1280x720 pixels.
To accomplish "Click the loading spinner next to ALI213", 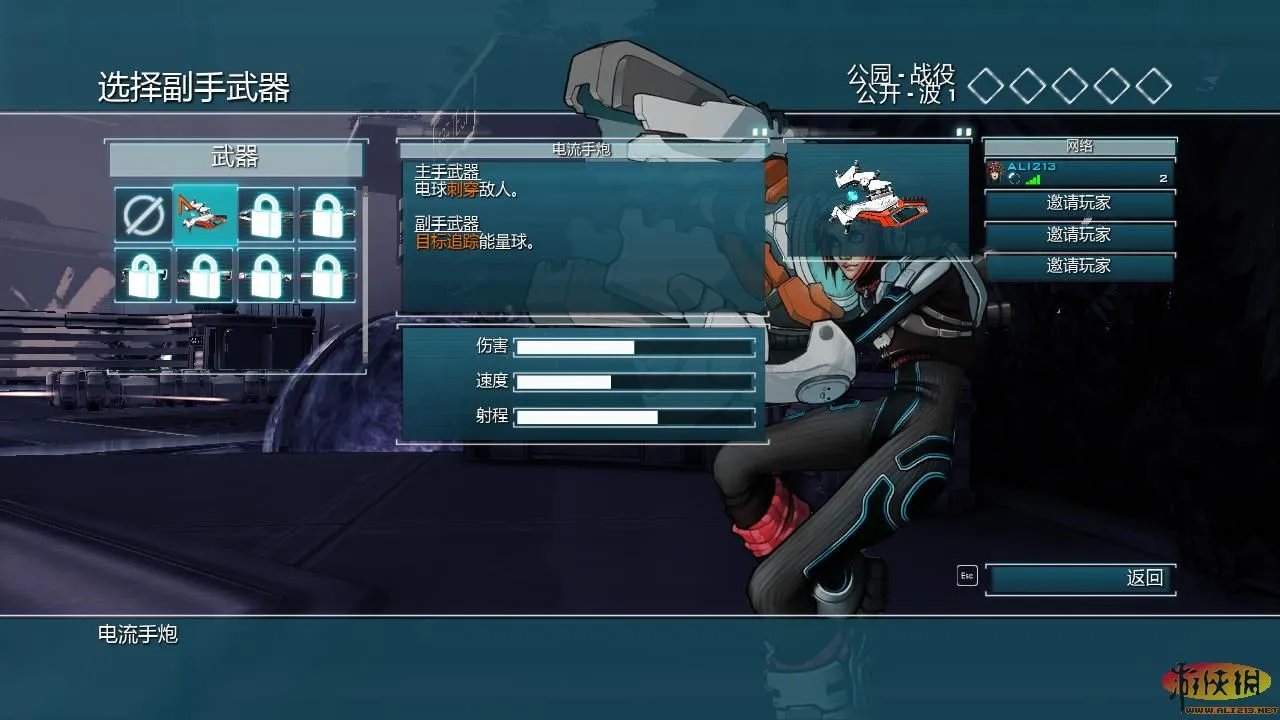I will 1013,178.
